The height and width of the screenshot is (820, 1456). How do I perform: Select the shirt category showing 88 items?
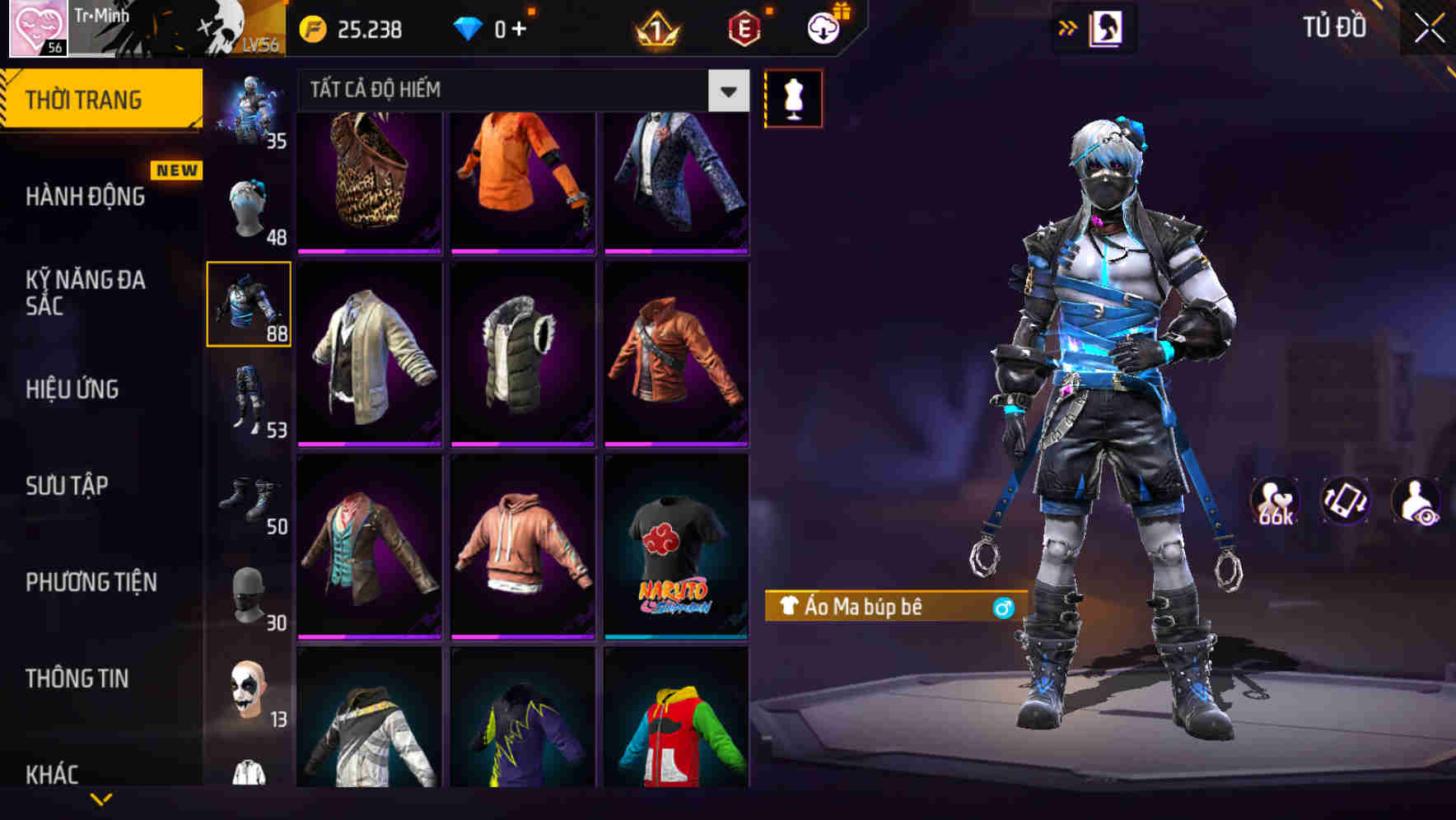pyautogui.click(x=250, y=305)
